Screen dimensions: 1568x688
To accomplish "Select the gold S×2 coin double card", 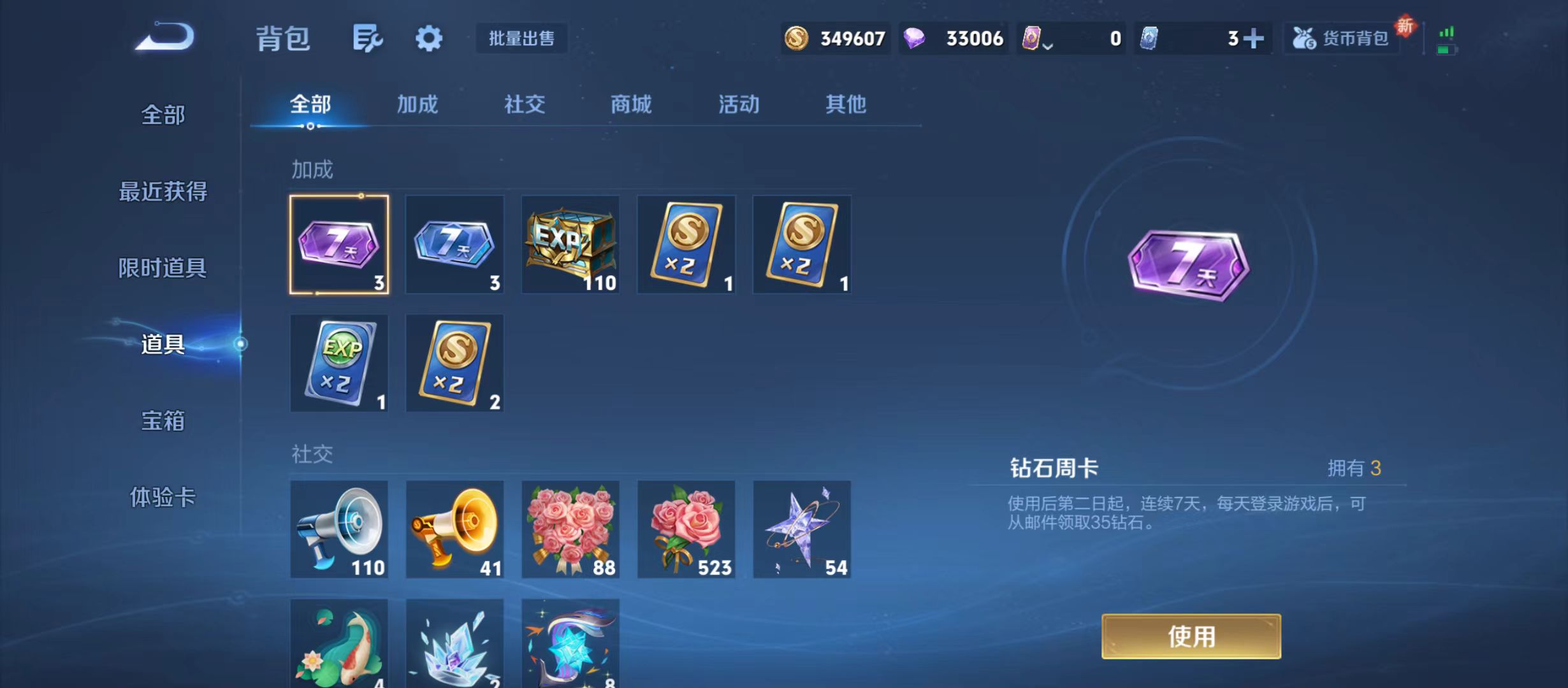I will pyautogui.click(x=686, y=245).
